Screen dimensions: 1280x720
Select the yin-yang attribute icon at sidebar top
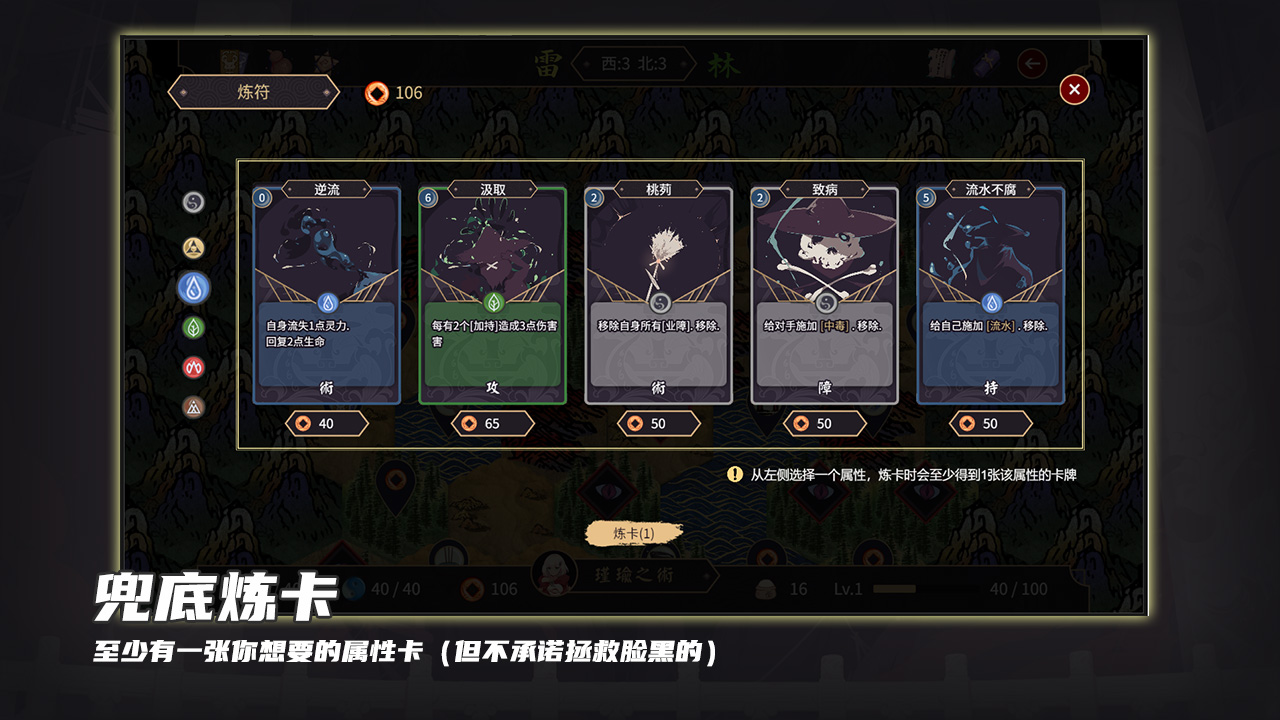(x=192, y=201)
